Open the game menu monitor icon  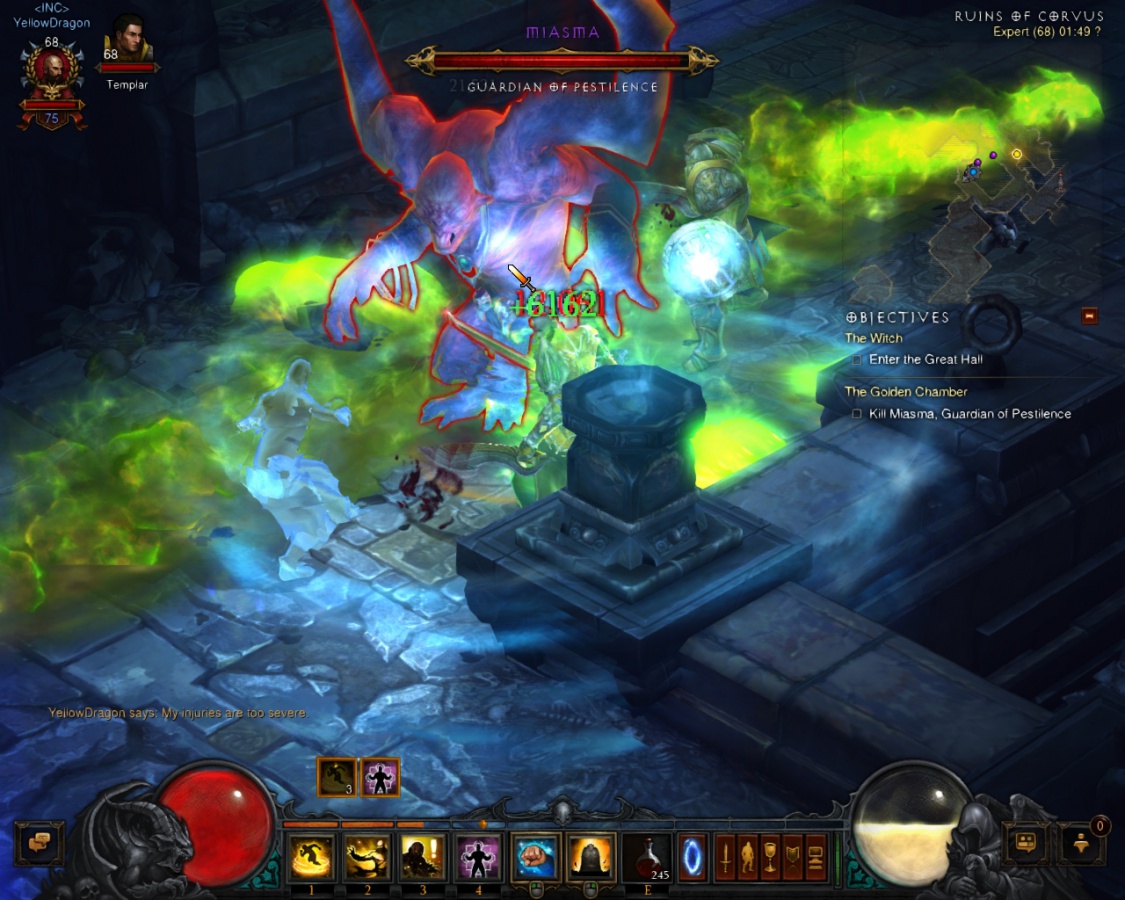pyautogui.click(x=816, y=858)
